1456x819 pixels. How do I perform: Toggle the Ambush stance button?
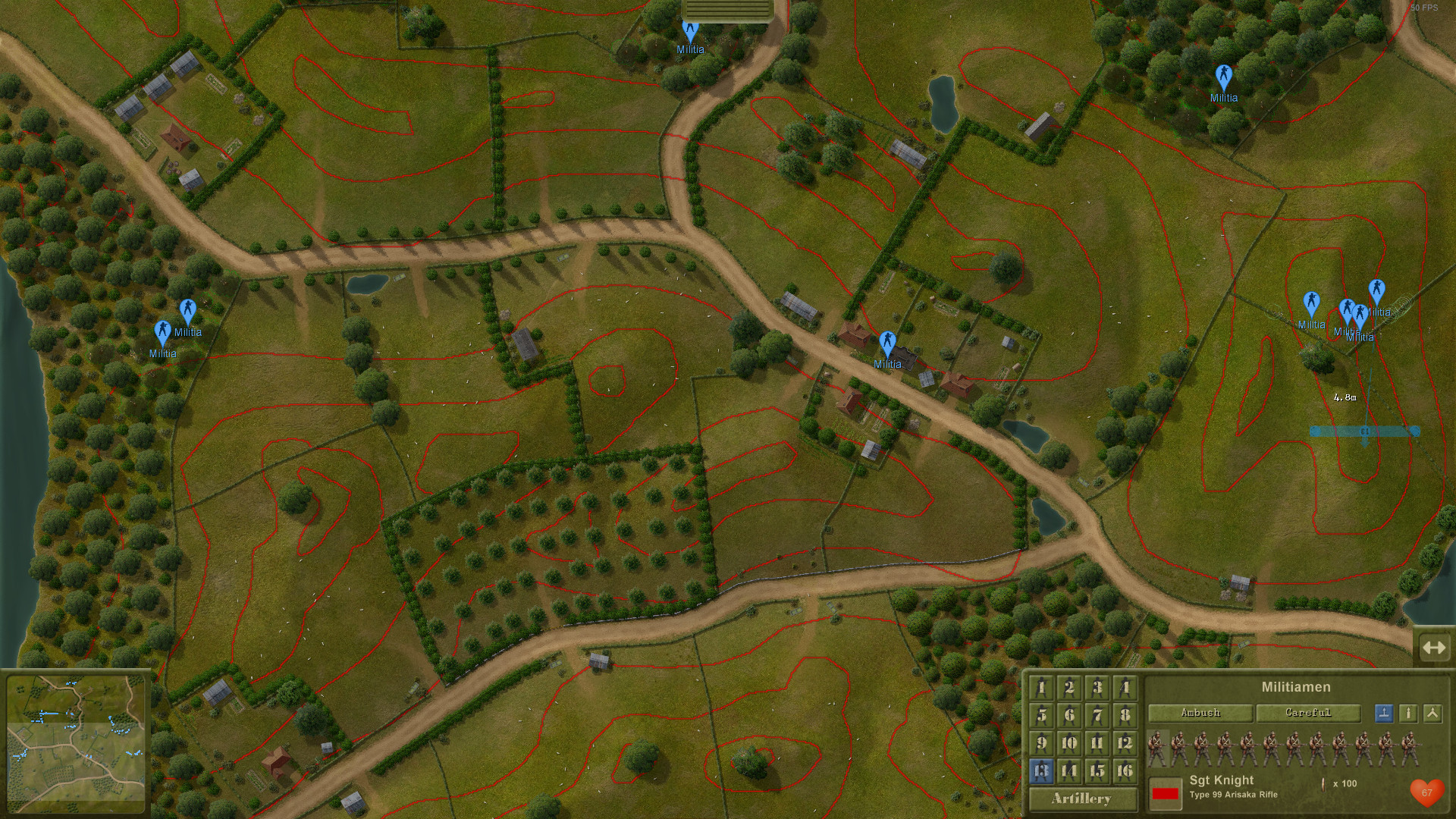coord(1200,713)
